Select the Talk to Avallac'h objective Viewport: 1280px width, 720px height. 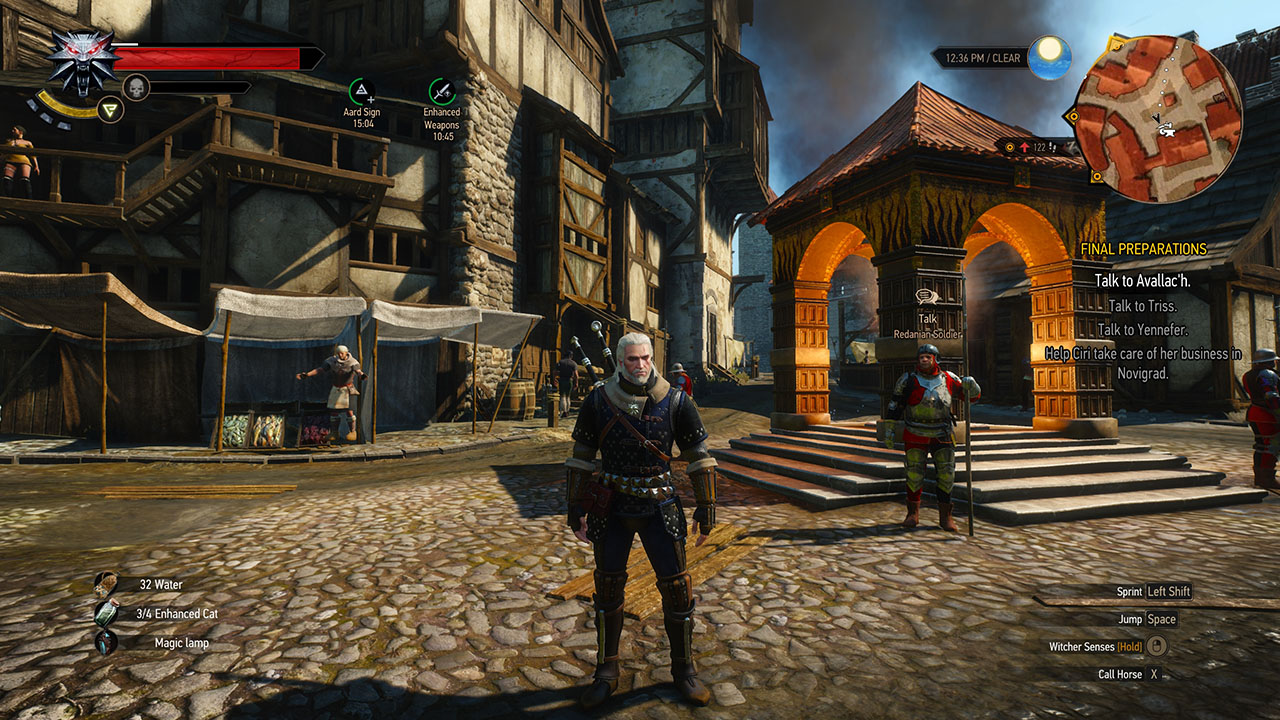[1142, 281]
